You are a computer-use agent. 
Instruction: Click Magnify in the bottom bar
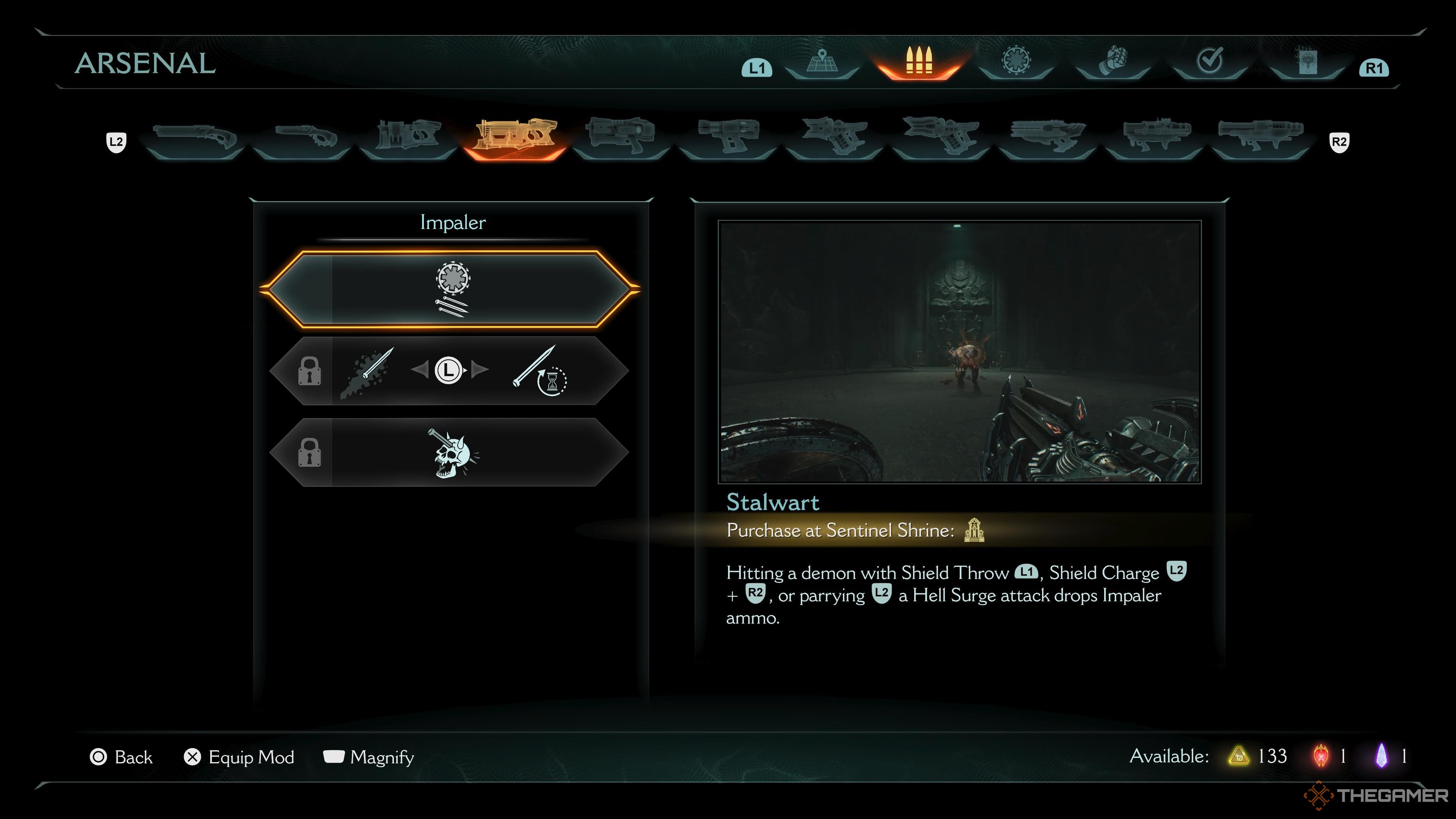[x=369, y=757]
